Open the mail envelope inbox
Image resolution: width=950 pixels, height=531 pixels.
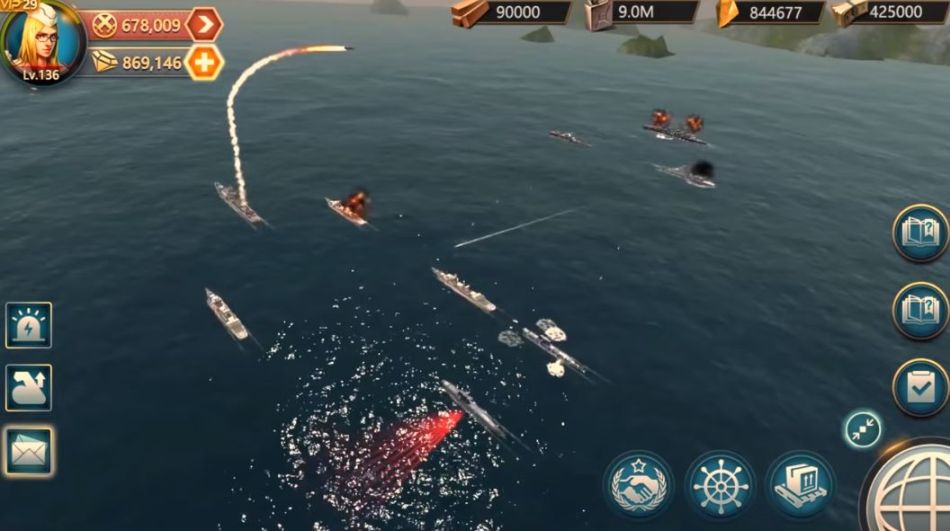click(28, 451)
